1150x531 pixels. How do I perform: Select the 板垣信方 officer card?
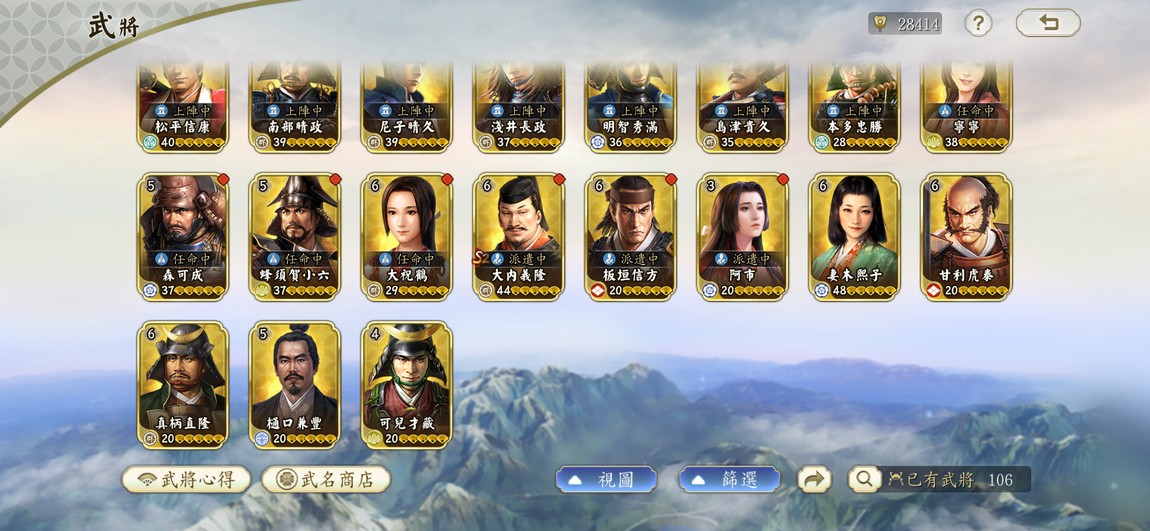pos(631,236)
